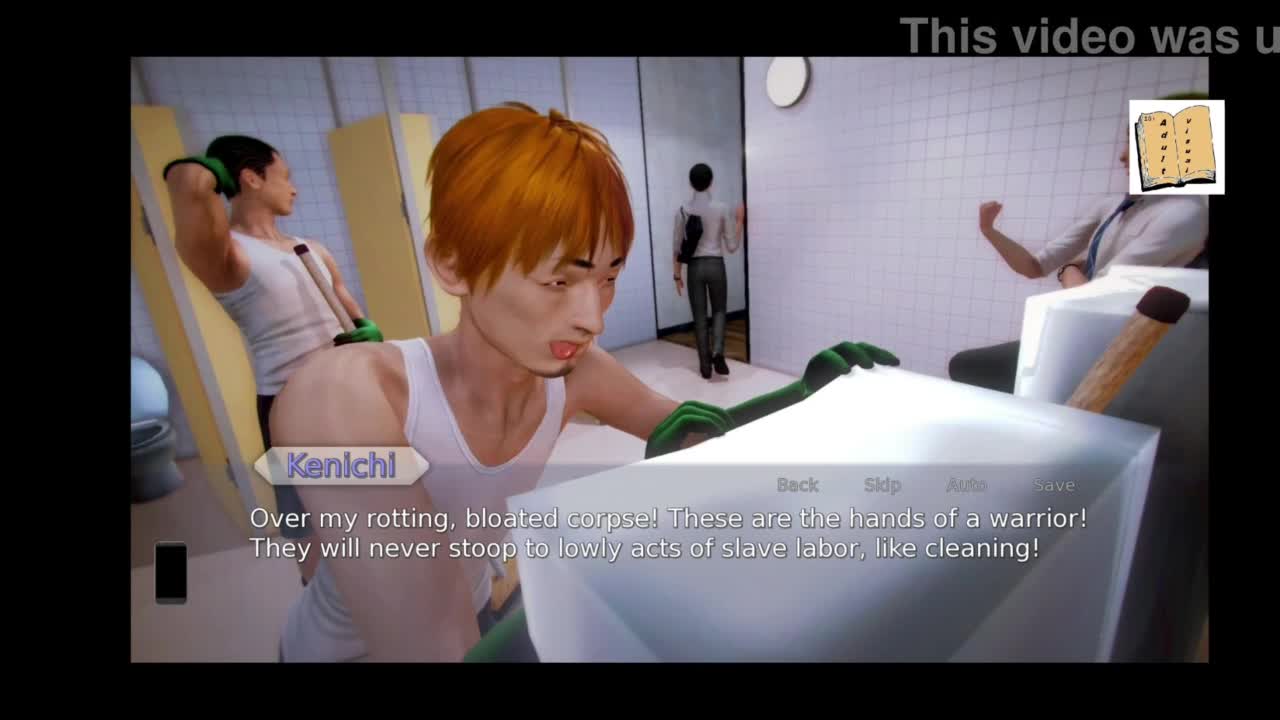Go Back to previous dialogue line

tap(797, 485)
